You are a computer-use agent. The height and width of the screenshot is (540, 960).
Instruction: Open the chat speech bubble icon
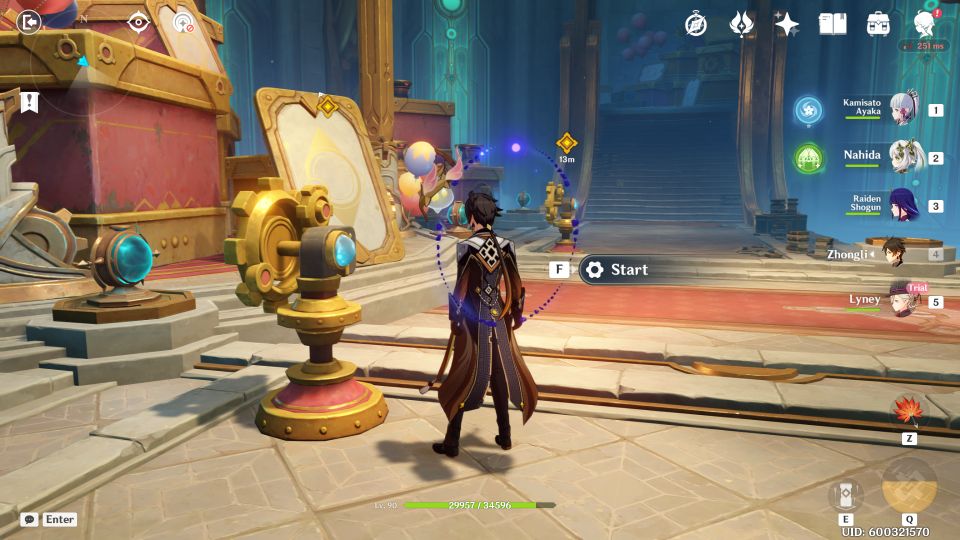pos(30,519)
